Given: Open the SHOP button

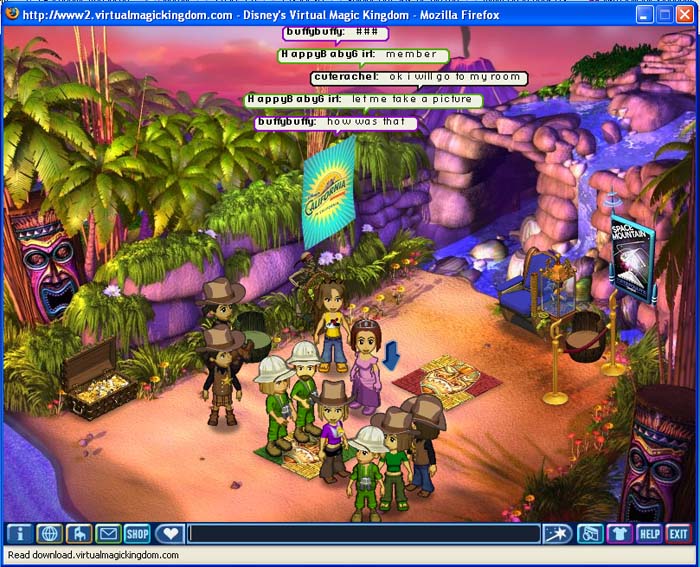Looking at the screenshot, I should click(x=137, y=534).
